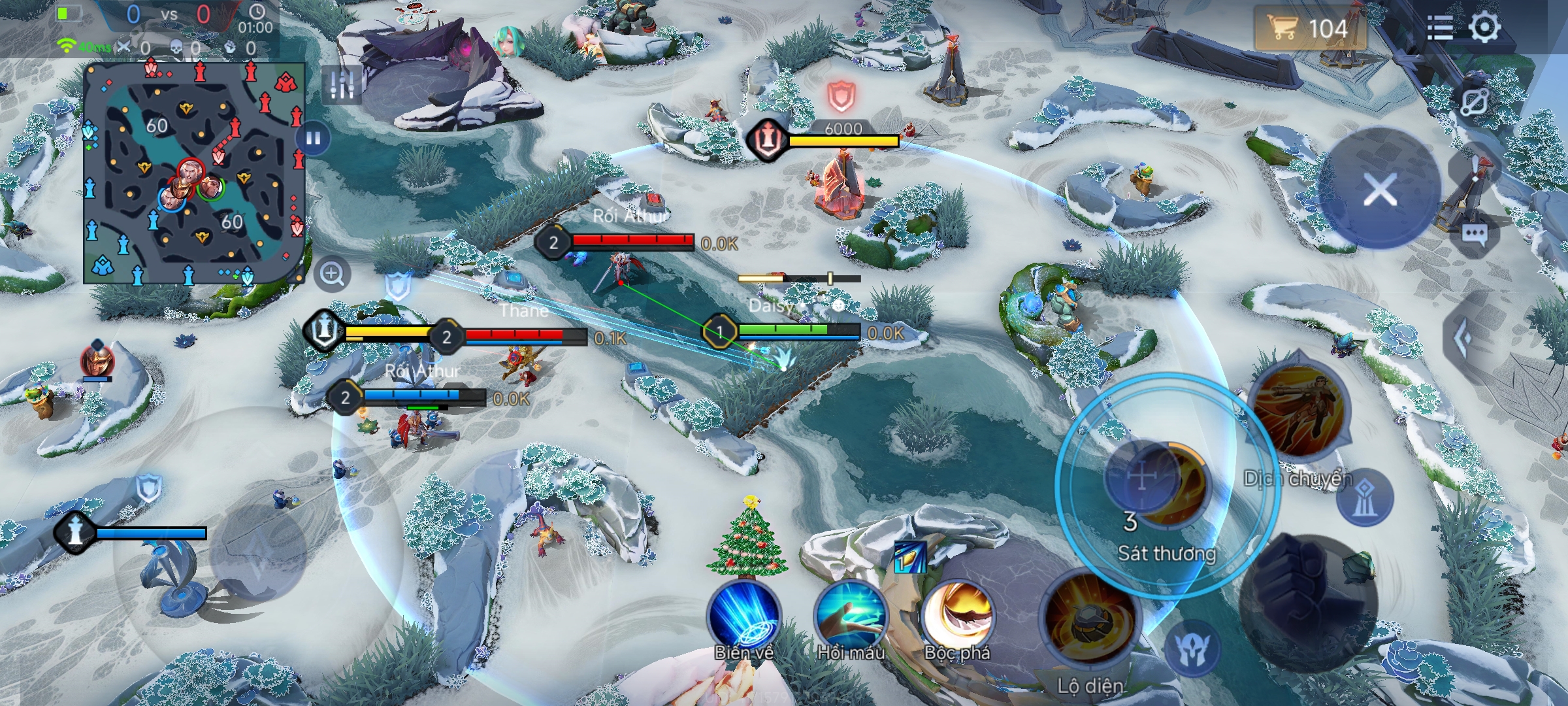Show the scoreboard list icon

(x=1440, y=28)
